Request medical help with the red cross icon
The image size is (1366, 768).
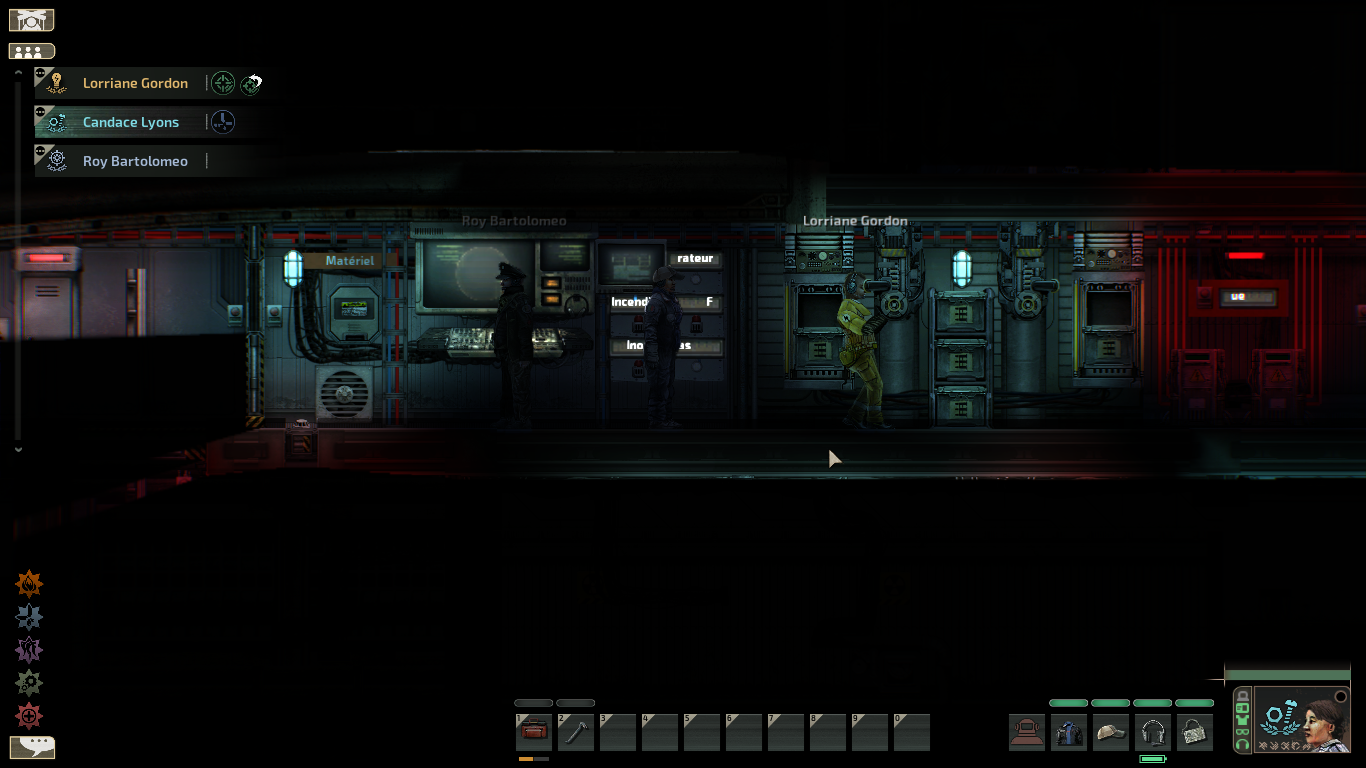[x=29, y=716]
